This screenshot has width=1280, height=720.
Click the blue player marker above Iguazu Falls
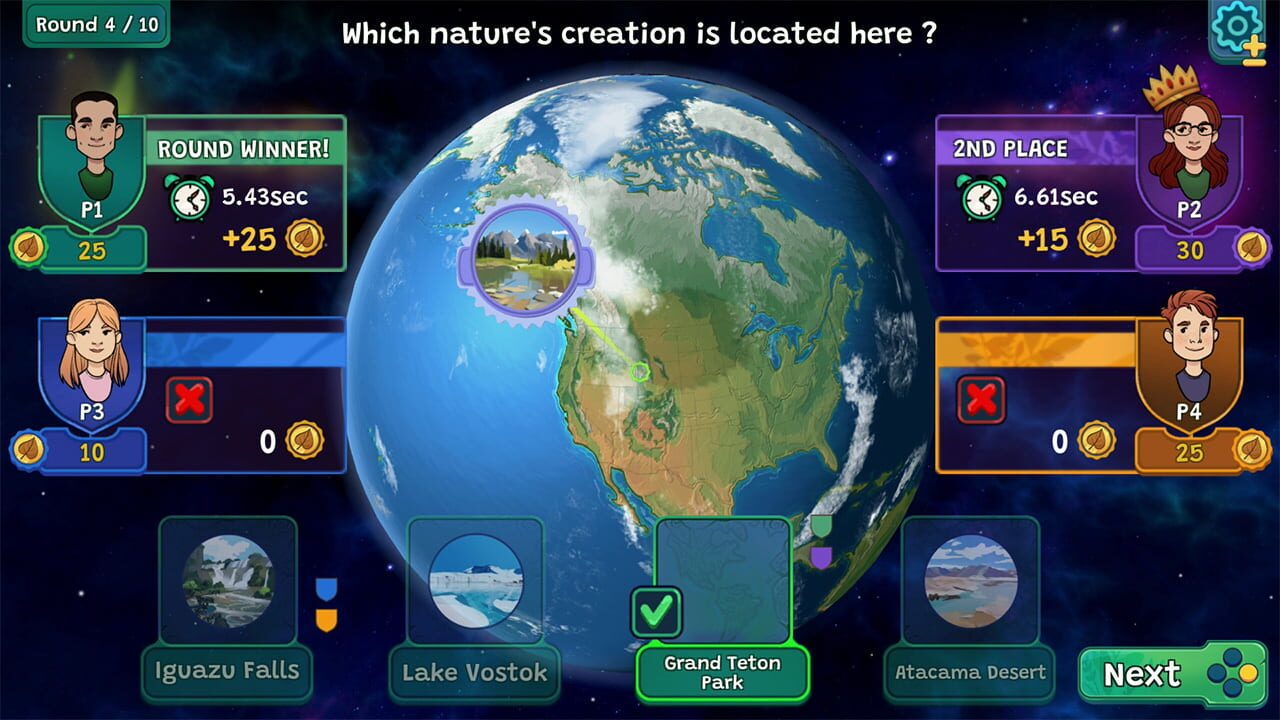(x=325, y=588)
